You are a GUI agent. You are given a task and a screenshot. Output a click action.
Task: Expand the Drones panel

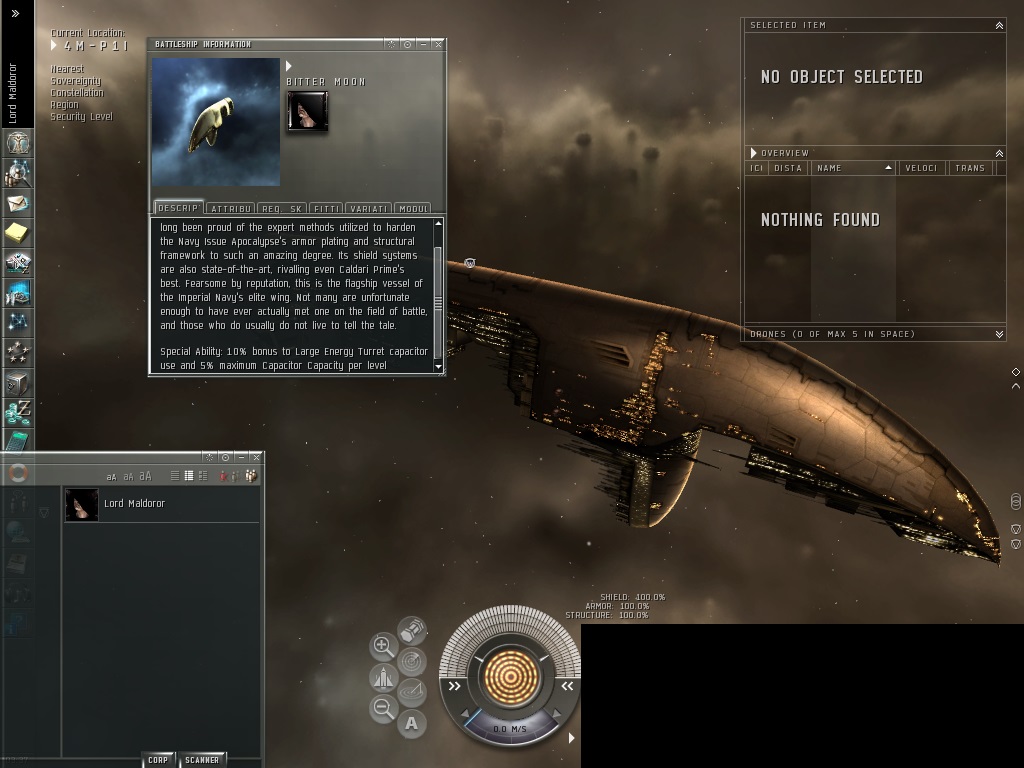coord(999,334)
